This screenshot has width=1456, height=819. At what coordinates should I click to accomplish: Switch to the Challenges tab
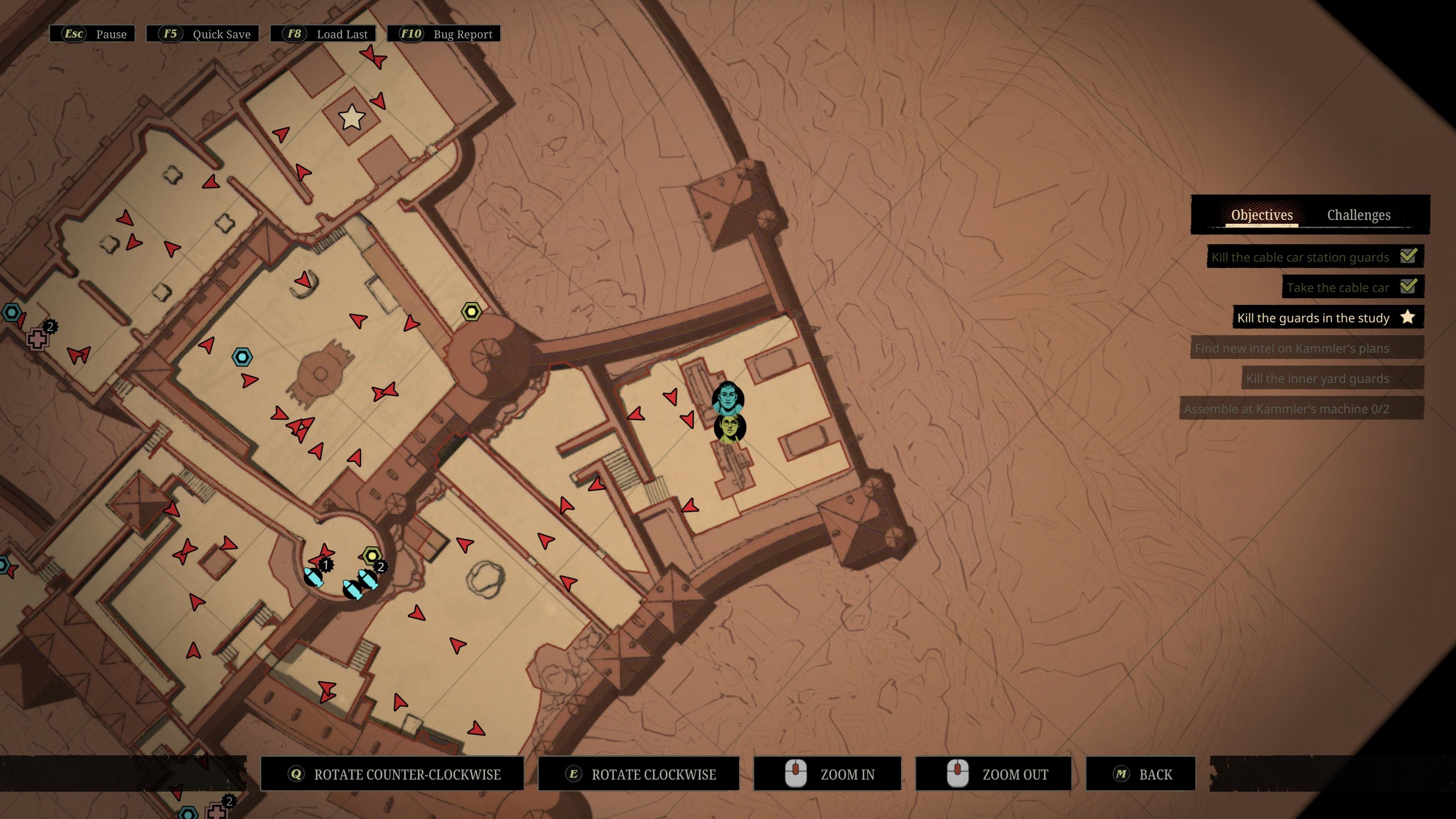point(1358,215)
